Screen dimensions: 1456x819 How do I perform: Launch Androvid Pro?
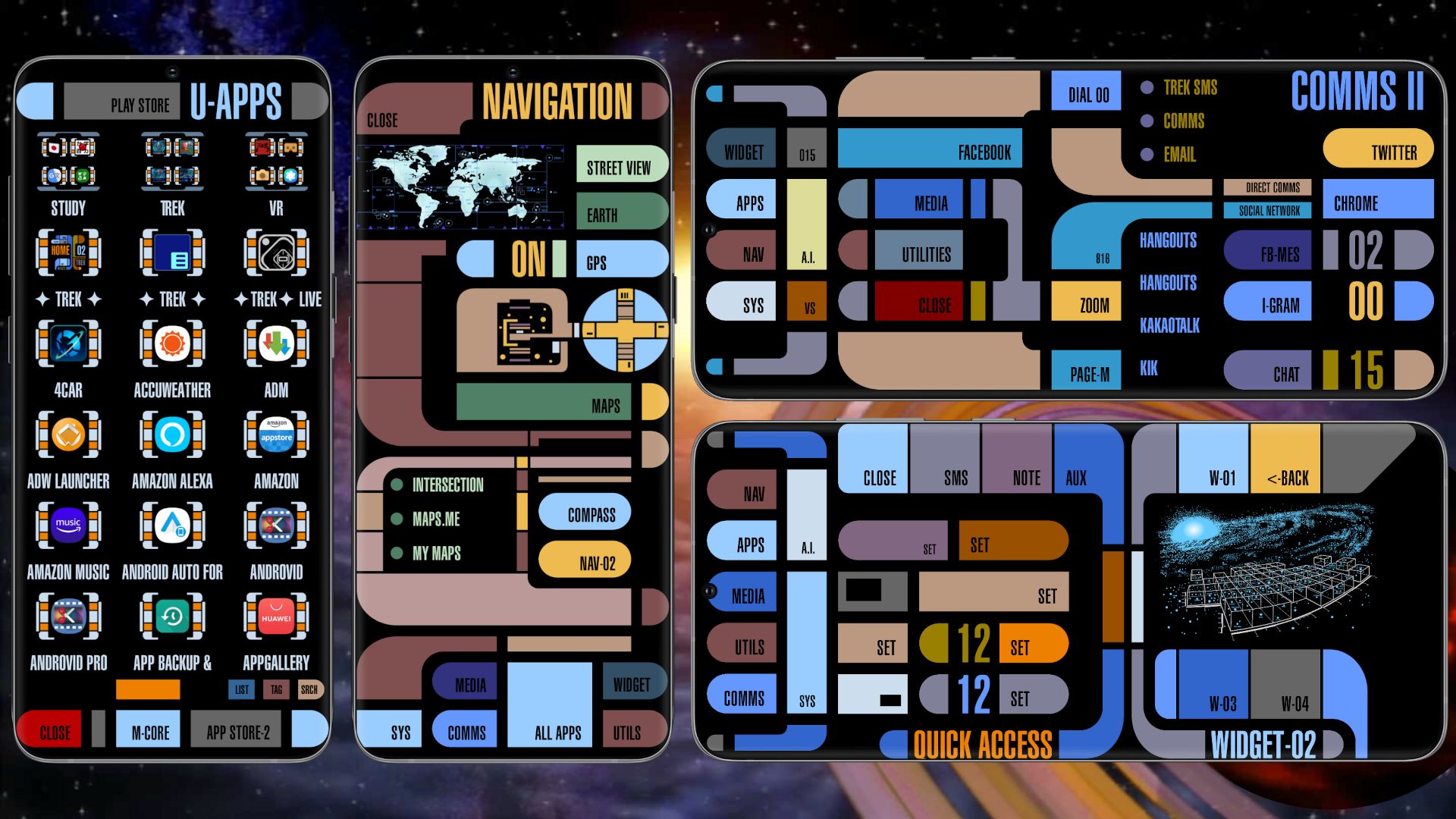click(x=68, y=616)
